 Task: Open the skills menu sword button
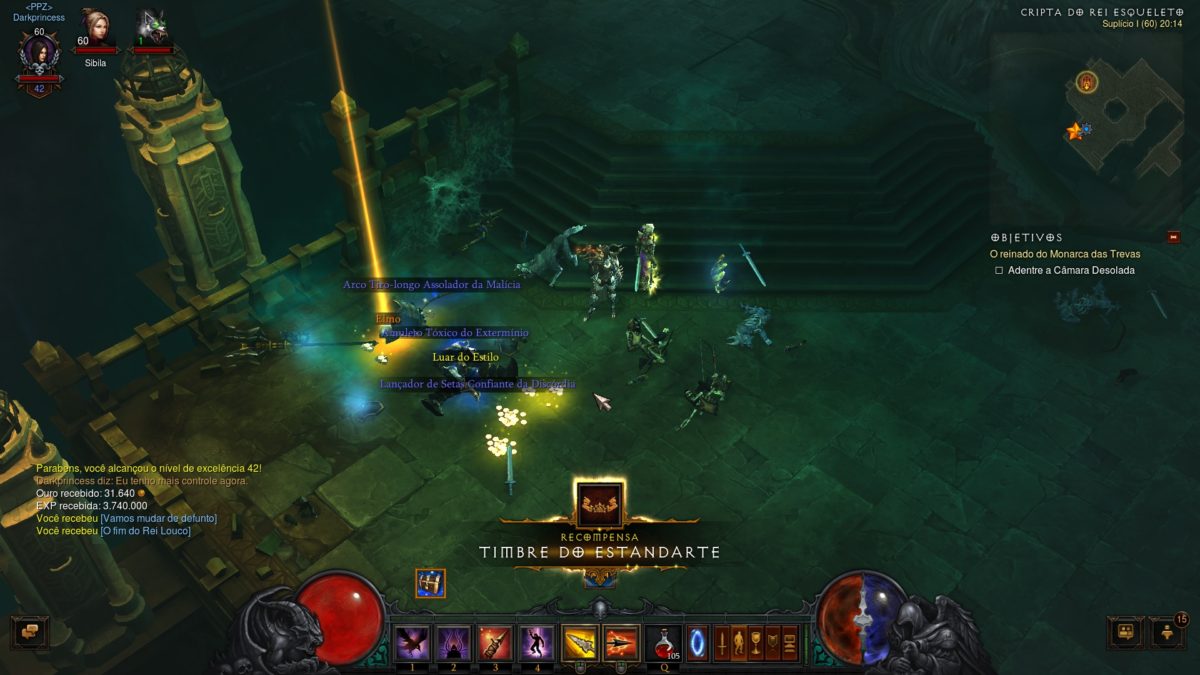(720, 642)
